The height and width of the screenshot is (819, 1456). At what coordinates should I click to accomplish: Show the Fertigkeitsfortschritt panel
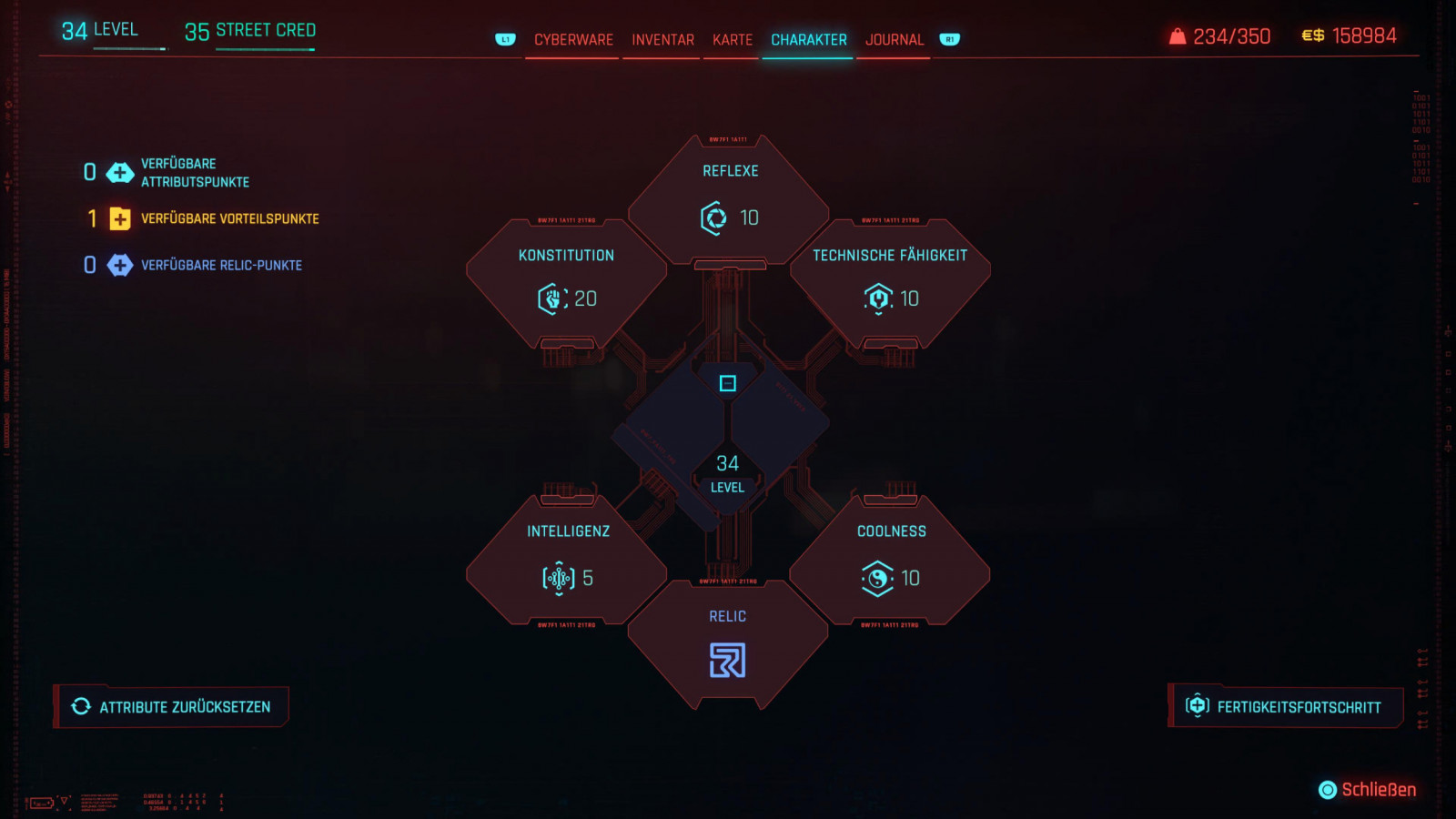1285,707
